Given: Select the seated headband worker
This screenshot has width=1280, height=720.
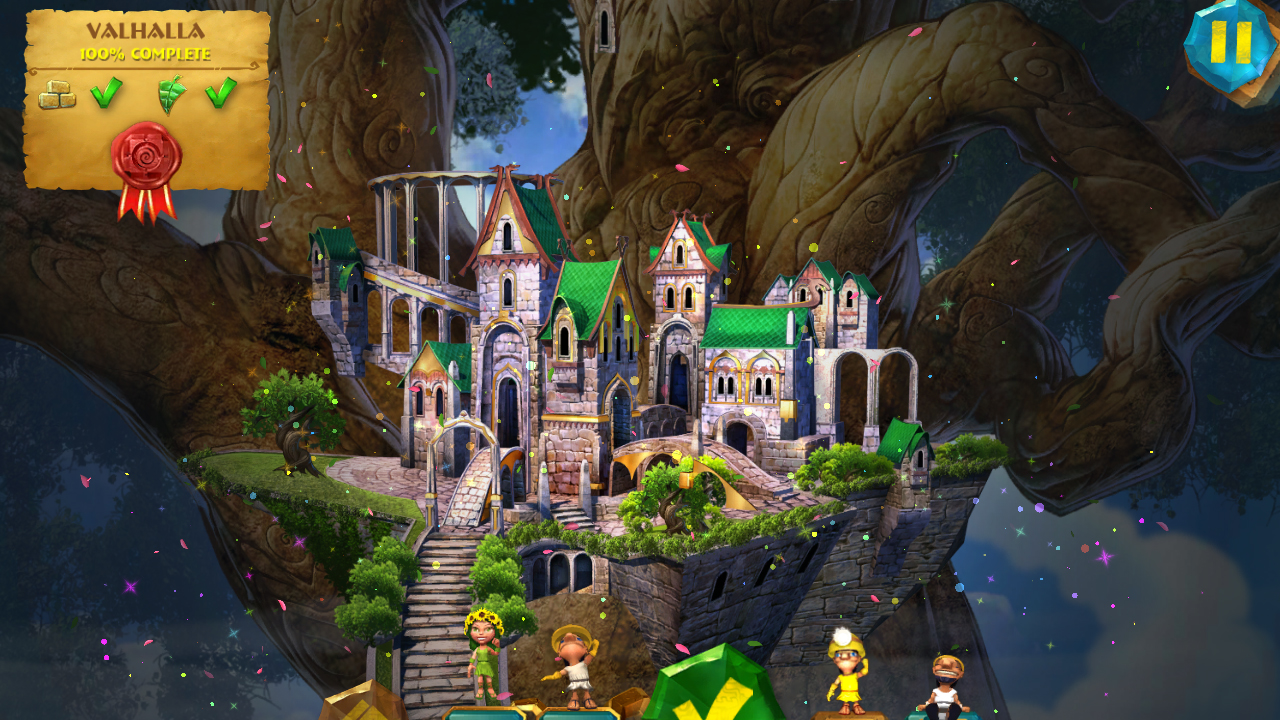Looking at the screenshot, I should pyautogui.click(x=946, y=681).
